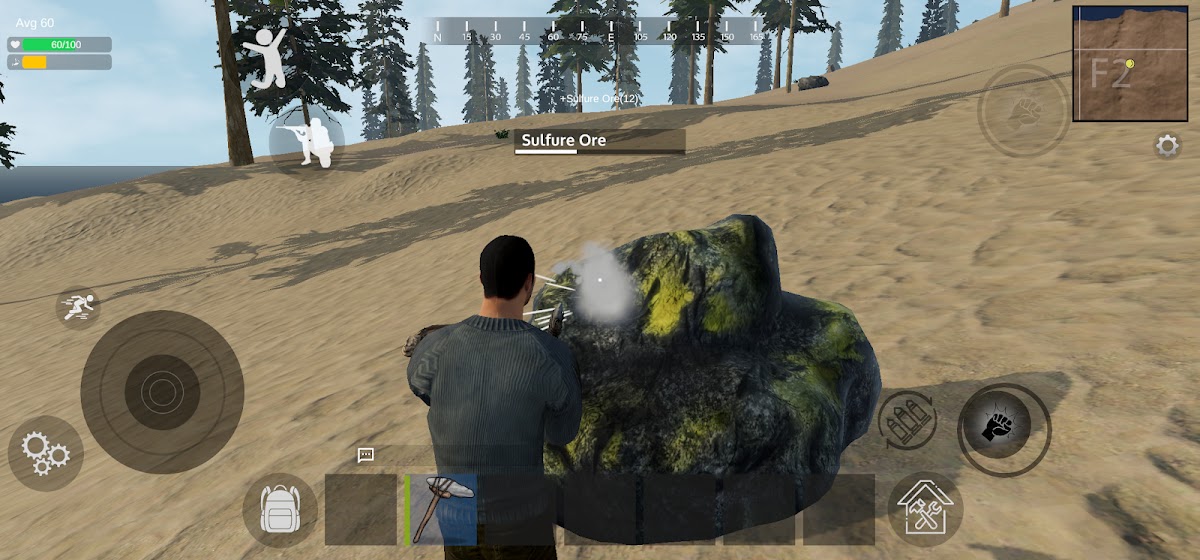1200x560 pixels.
Task: Toggle the sprint running icon
Action: [78, 307]
